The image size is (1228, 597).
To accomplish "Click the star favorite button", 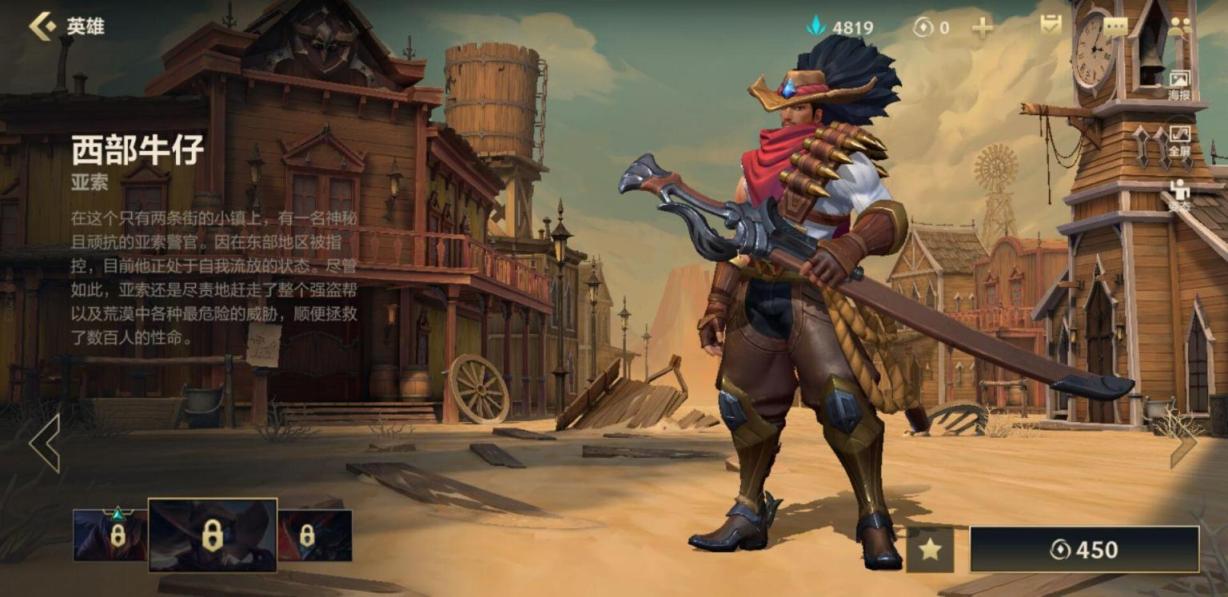I will pyautogui.click(x=930, y=550).
